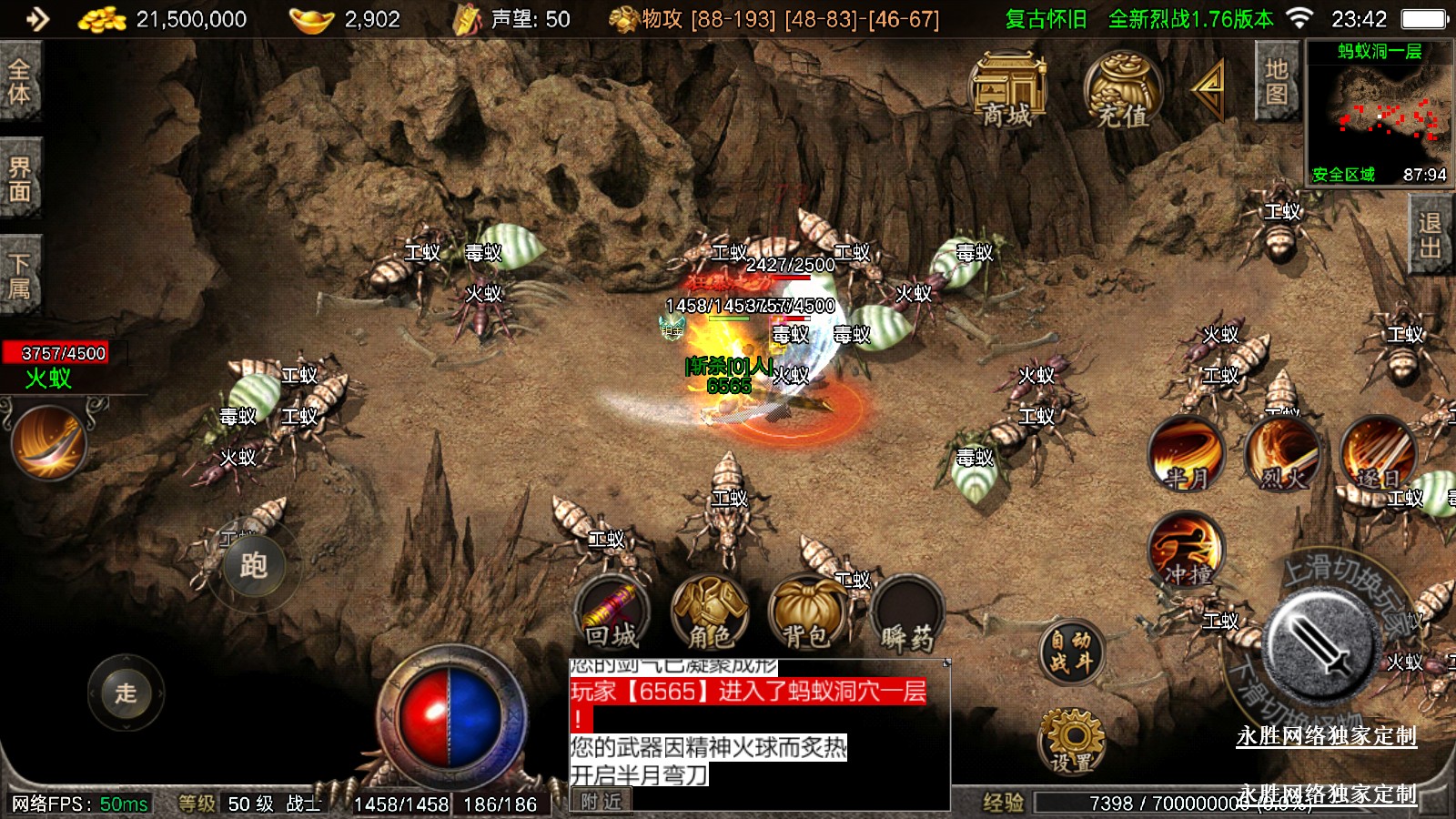Open the 下属 side tab
The height and width of the screenshot is (819, 1456).
[x=20, y=277]
